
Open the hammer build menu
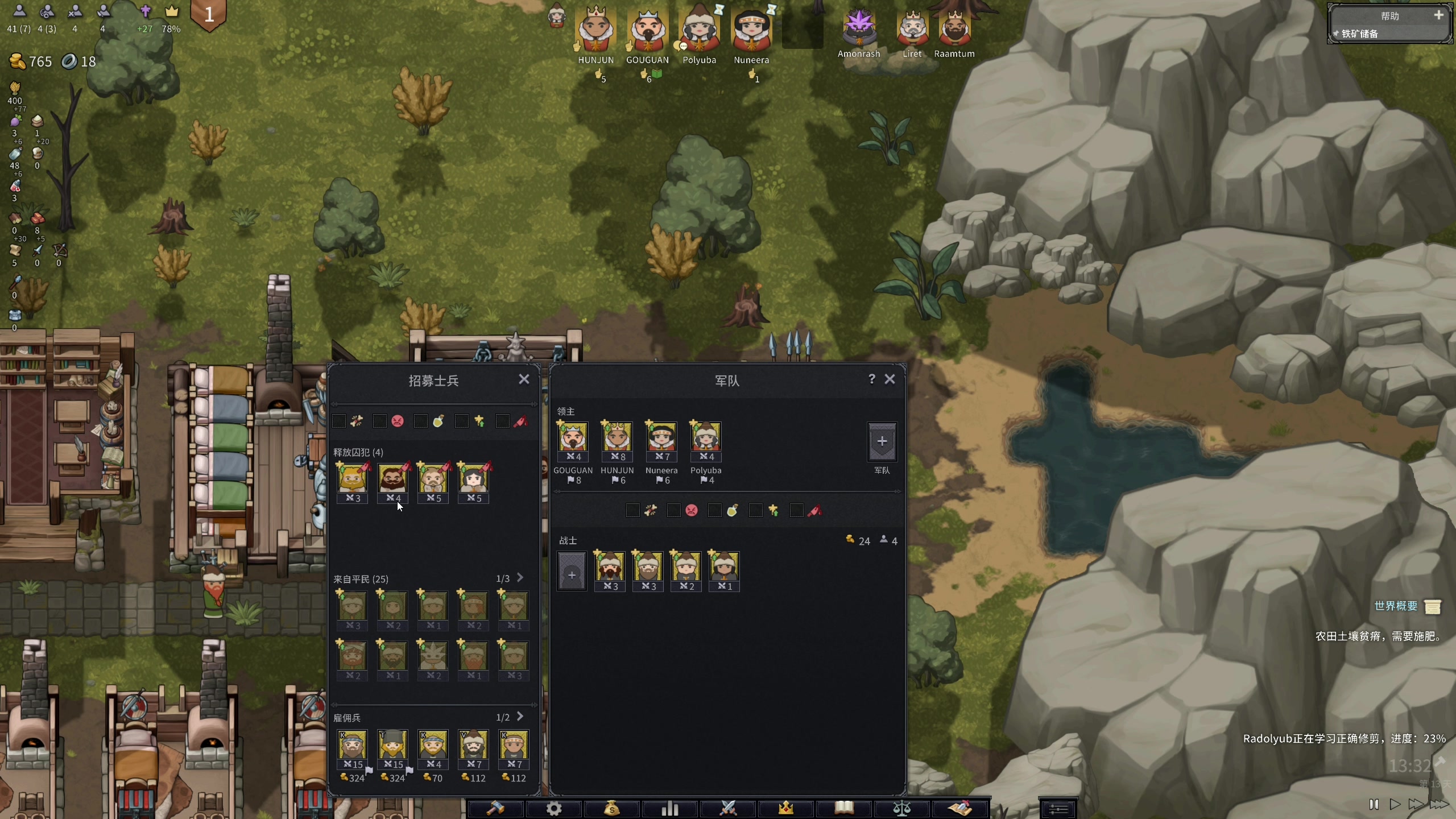pyautogui.click(x=495, y=808)
